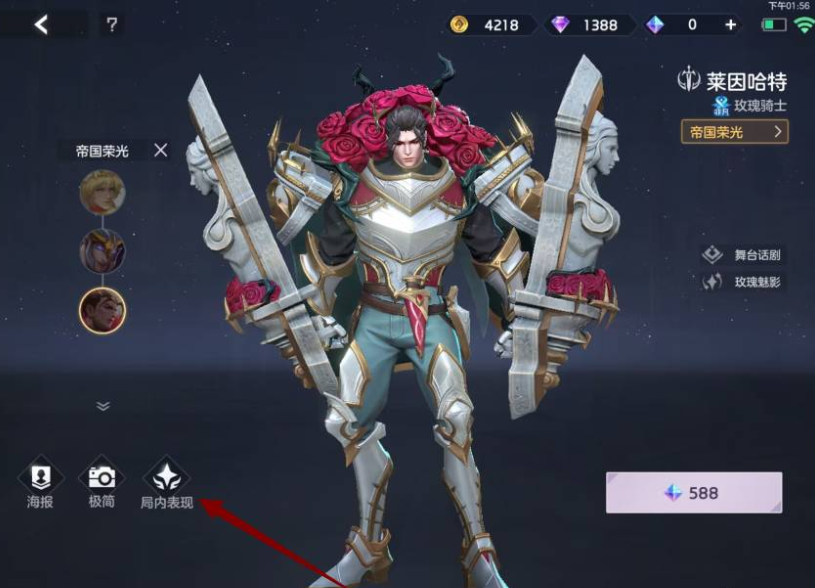Screen dimensions: 815x588
Task: Close the 帝国荣光 series panel
Action: tap(160, 150)
